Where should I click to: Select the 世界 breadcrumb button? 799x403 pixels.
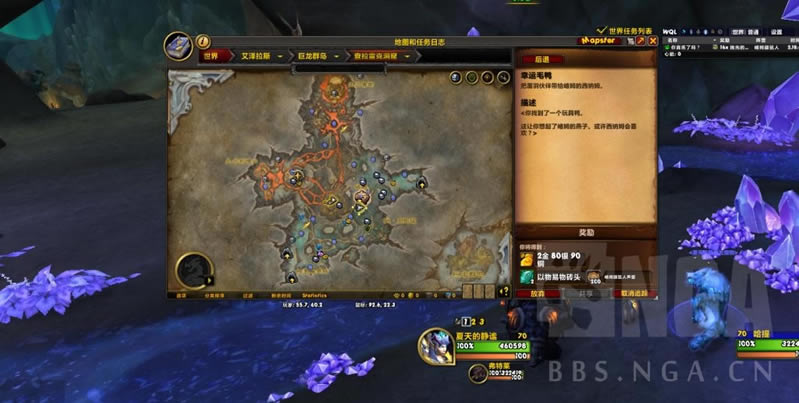211,56
